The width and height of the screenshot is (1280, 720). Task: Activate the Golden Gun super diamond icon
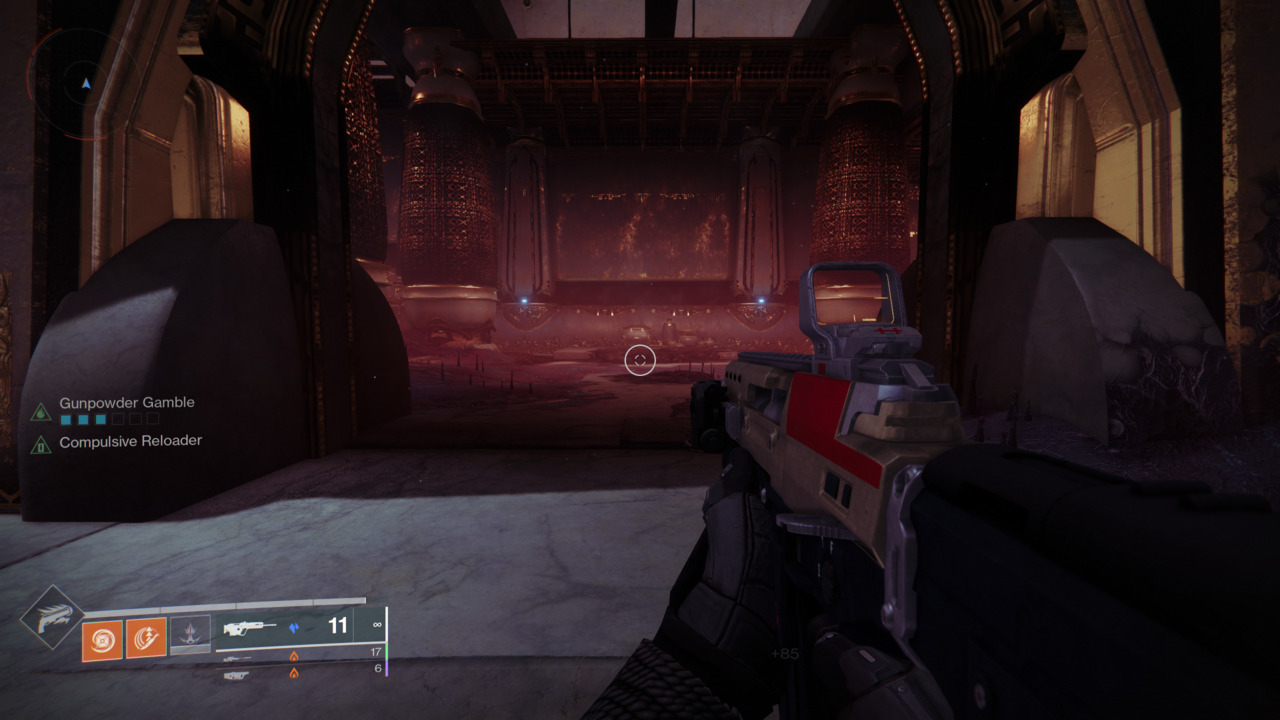[x=51, y=617]
